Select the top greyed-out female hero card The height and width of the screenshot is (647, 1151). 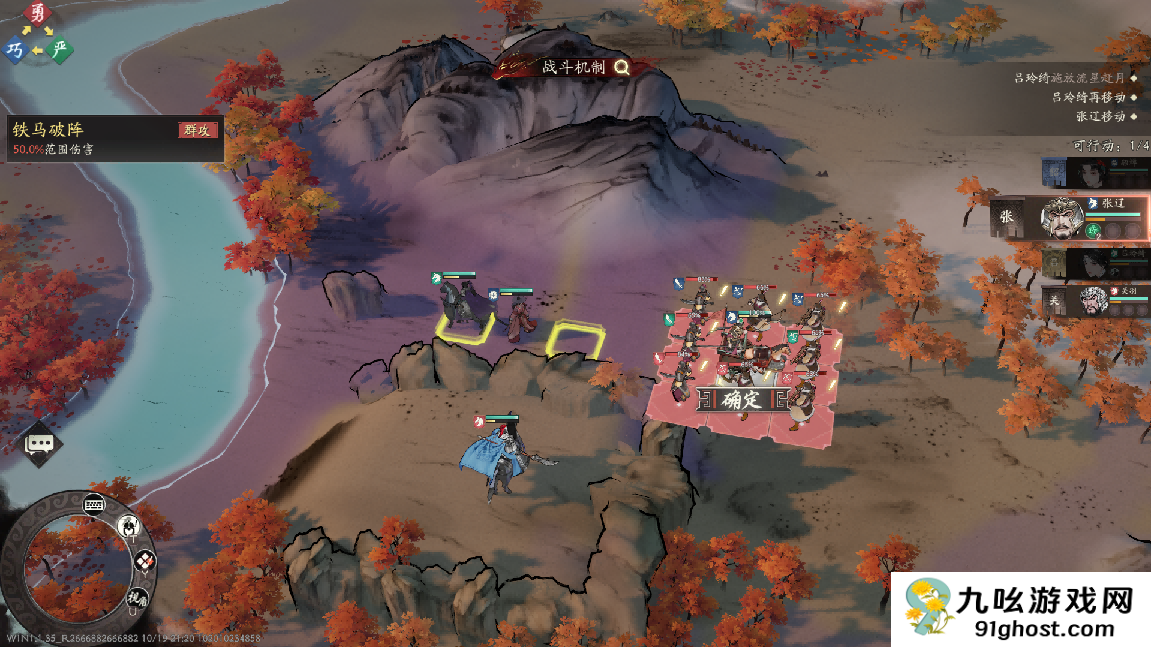tap(1094, 172)
